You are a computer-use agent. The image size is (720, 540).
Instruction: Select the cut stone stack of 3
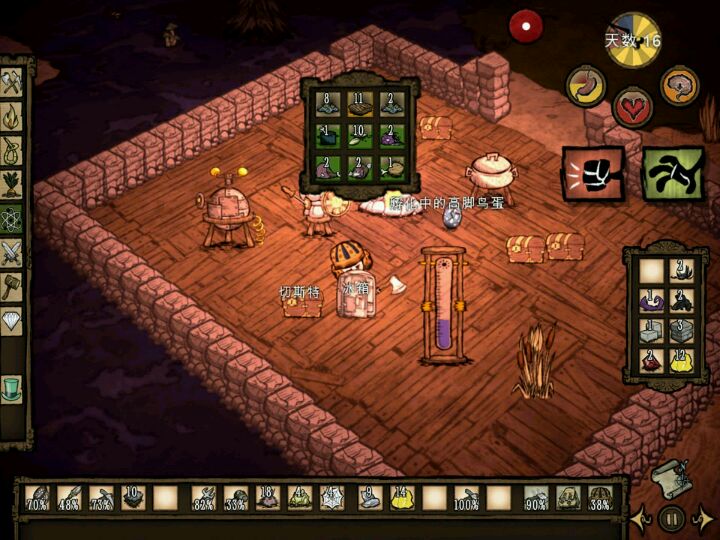(x=682, y=331)
